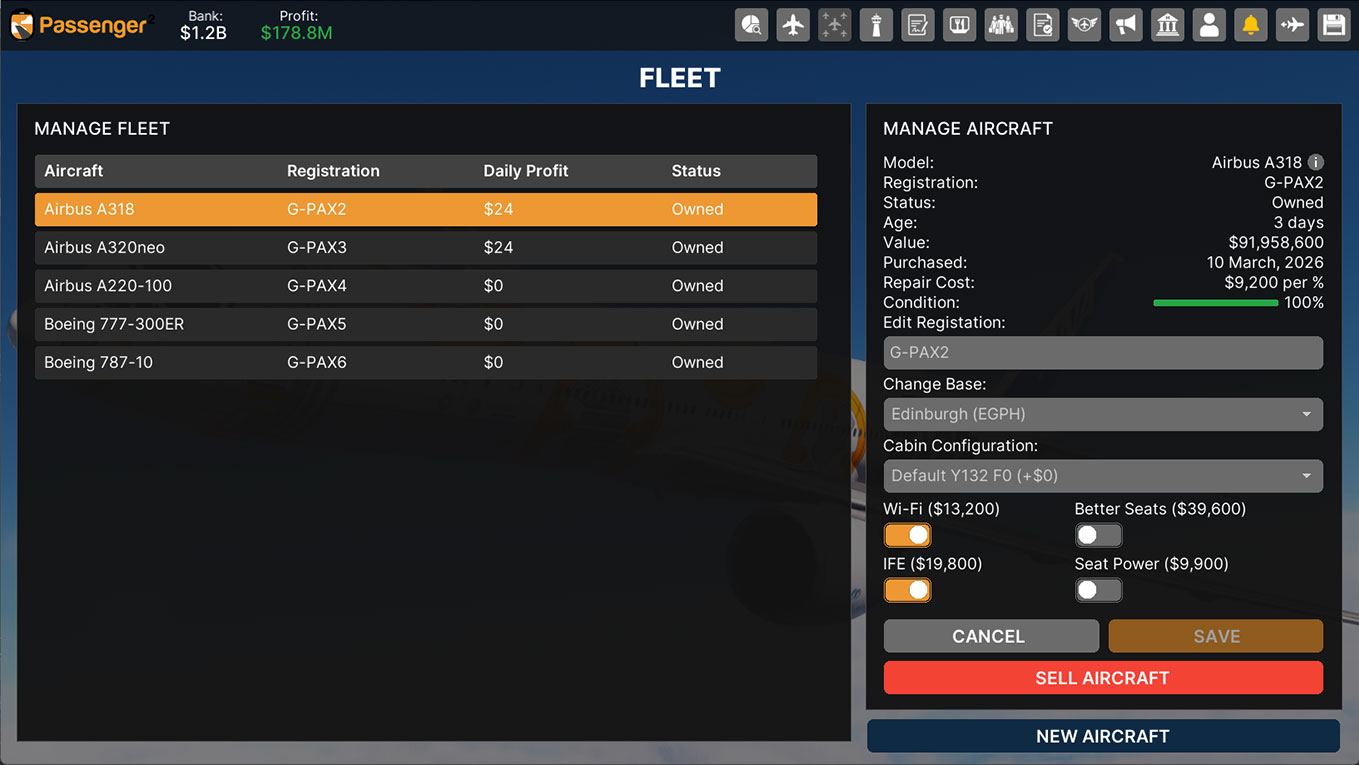Toggle the Wi-Fi switch off

click(907, 535)
